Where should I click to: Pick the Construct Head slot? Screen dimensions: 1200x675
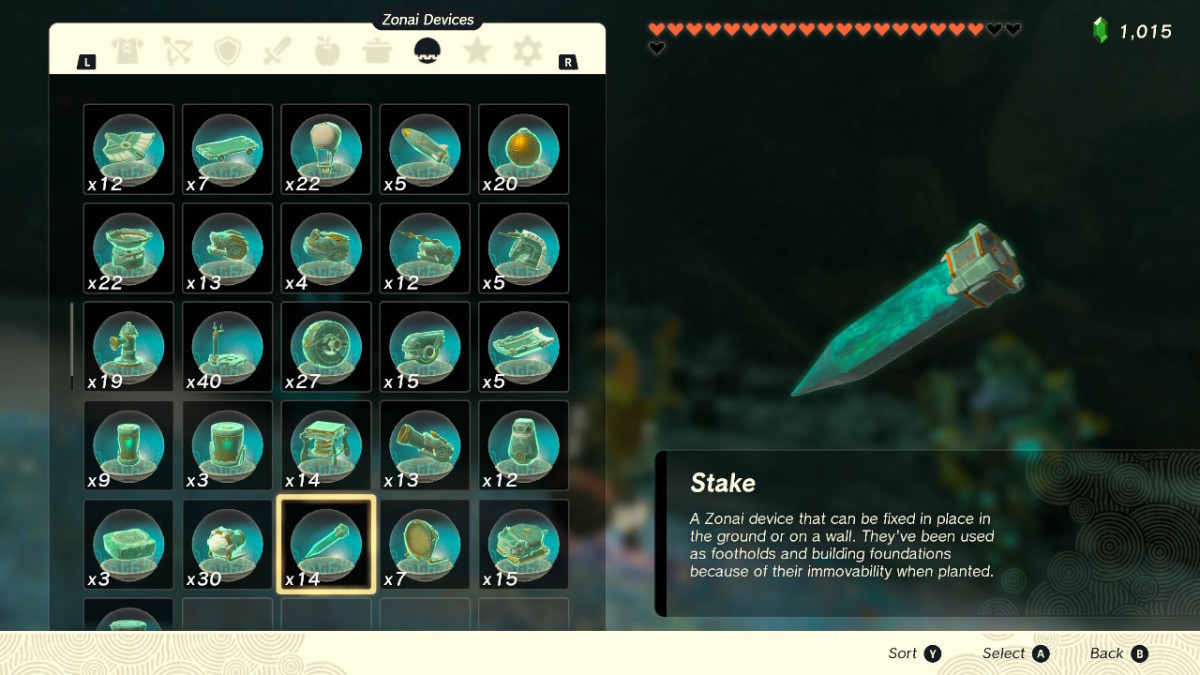tap(523, 445)
